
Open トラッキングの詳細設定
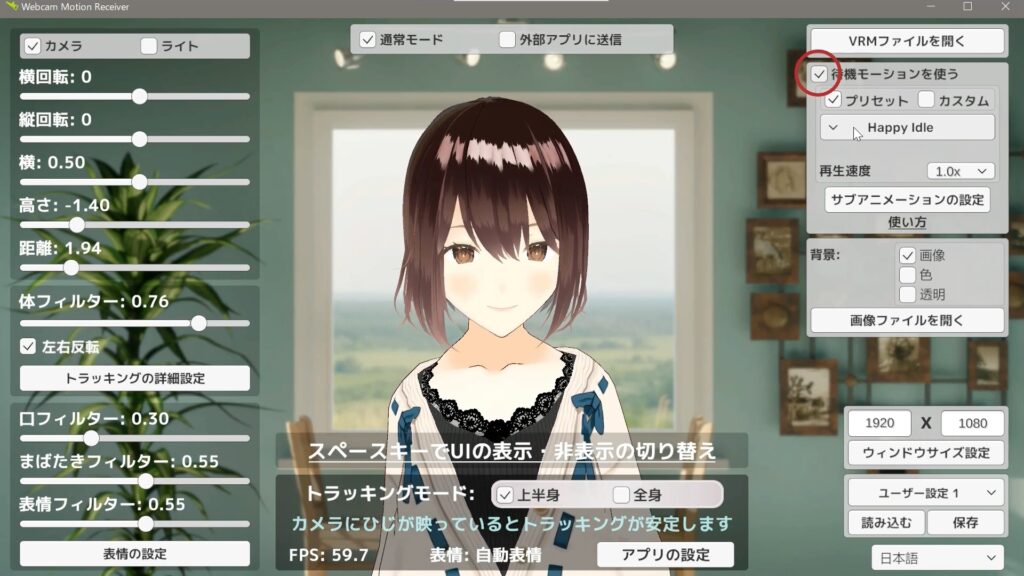pyautogui.click(x=135, y=378)
